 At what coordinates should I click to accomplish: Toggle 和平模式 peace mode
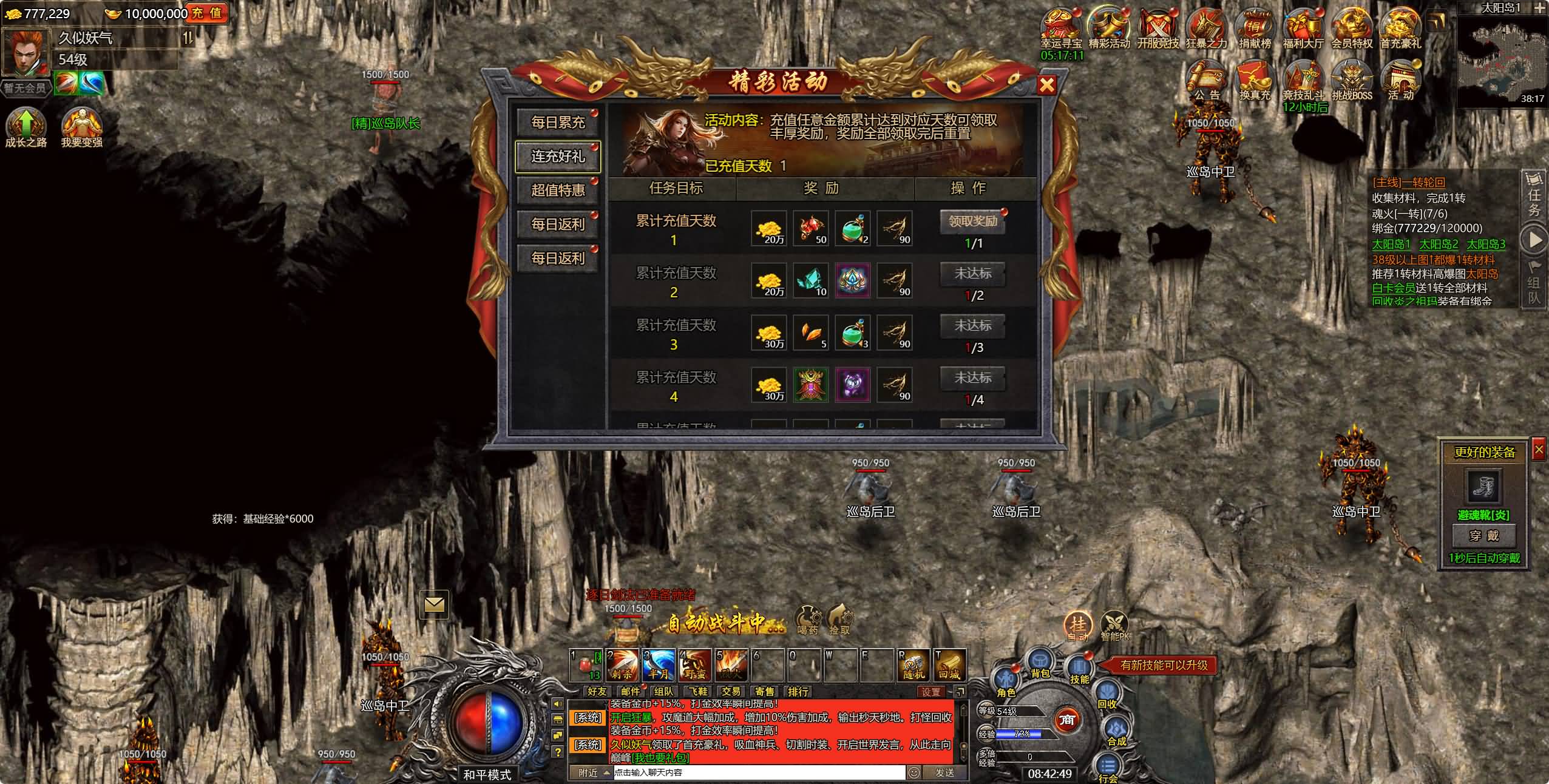click(490, 772)
